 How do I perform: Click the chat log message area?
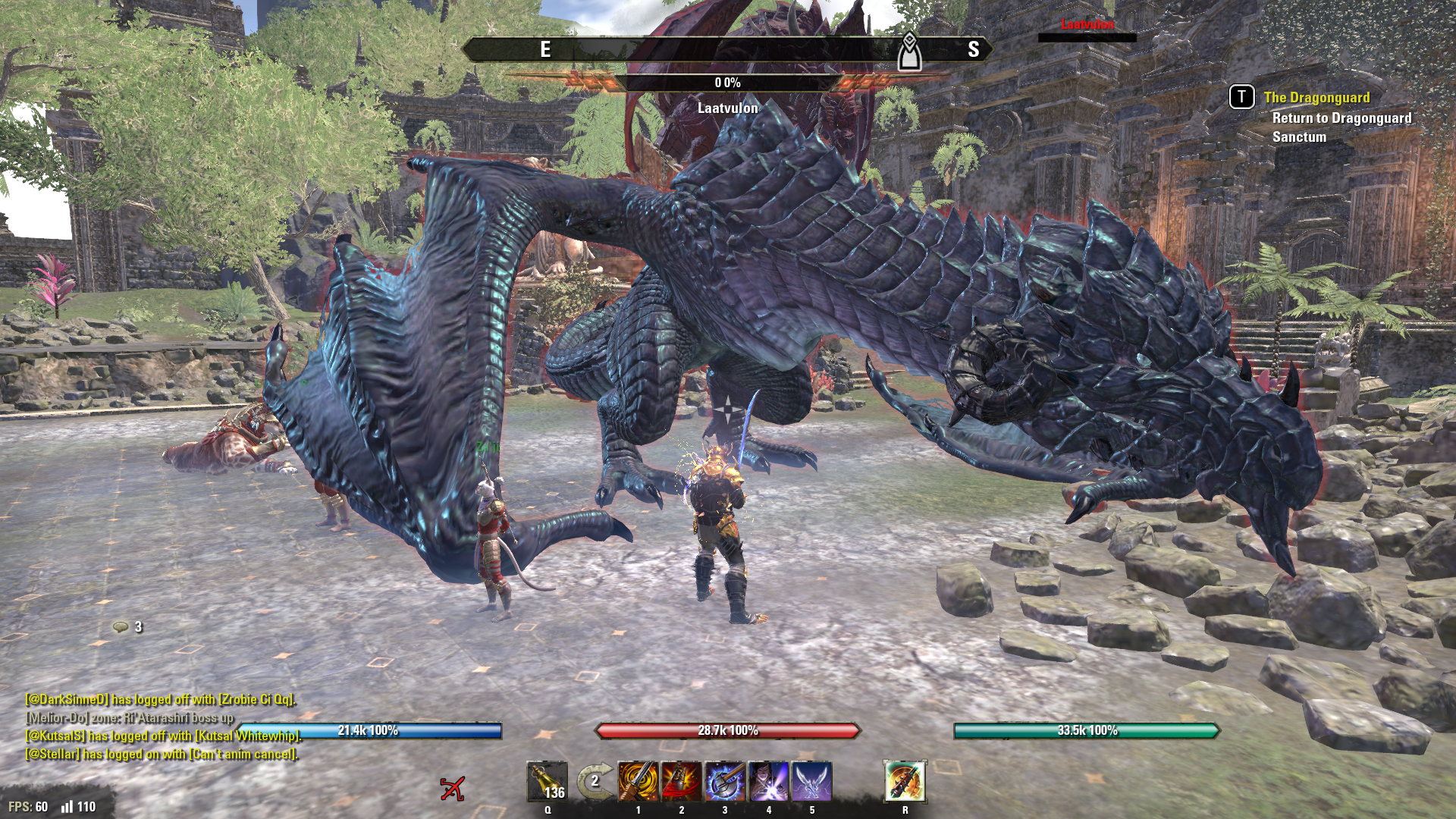pyautogui.click(x=162, y=726)
